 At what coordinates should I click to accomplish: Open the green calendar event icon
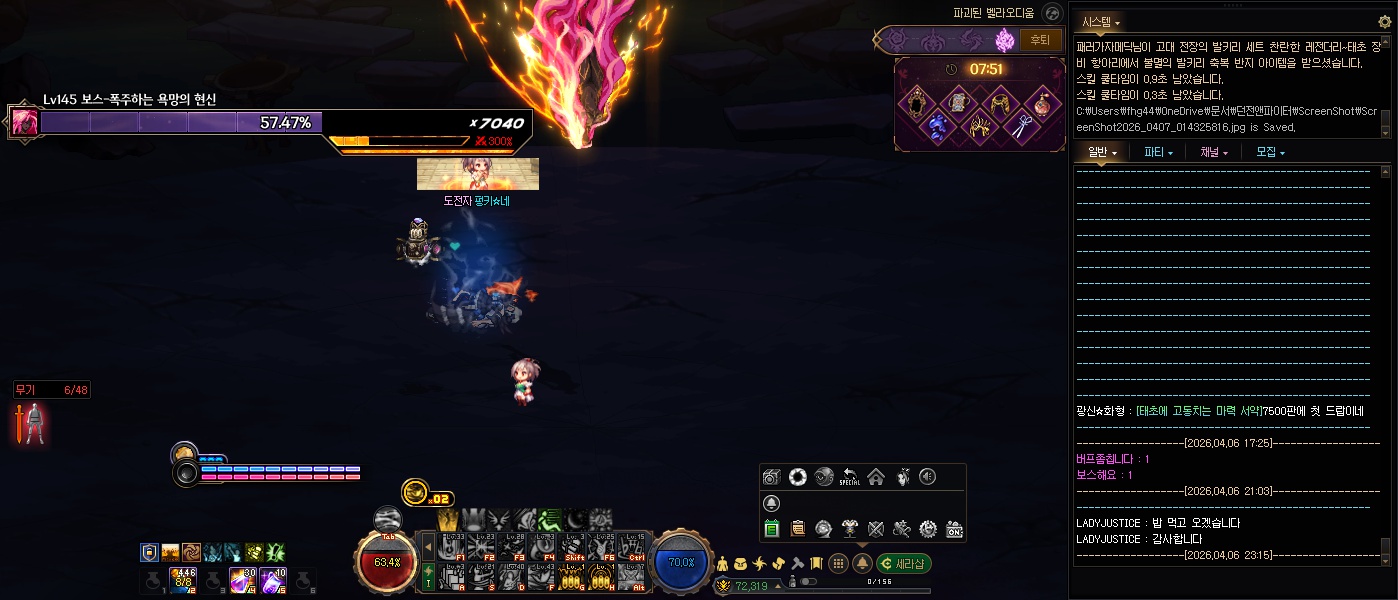click(772, 529)
